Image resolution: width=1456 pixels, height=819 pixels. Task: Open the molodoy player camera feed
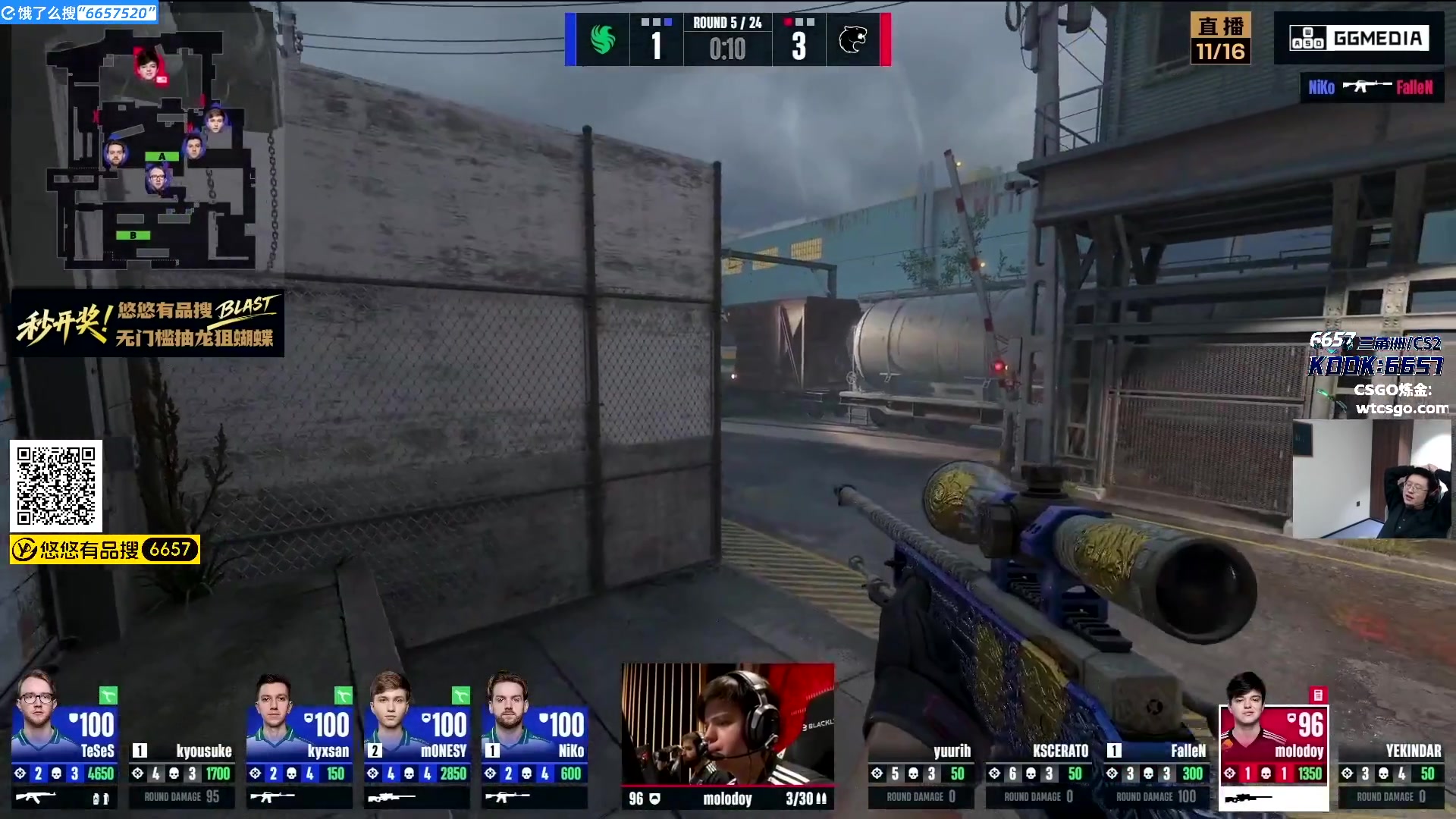(728, 724)
